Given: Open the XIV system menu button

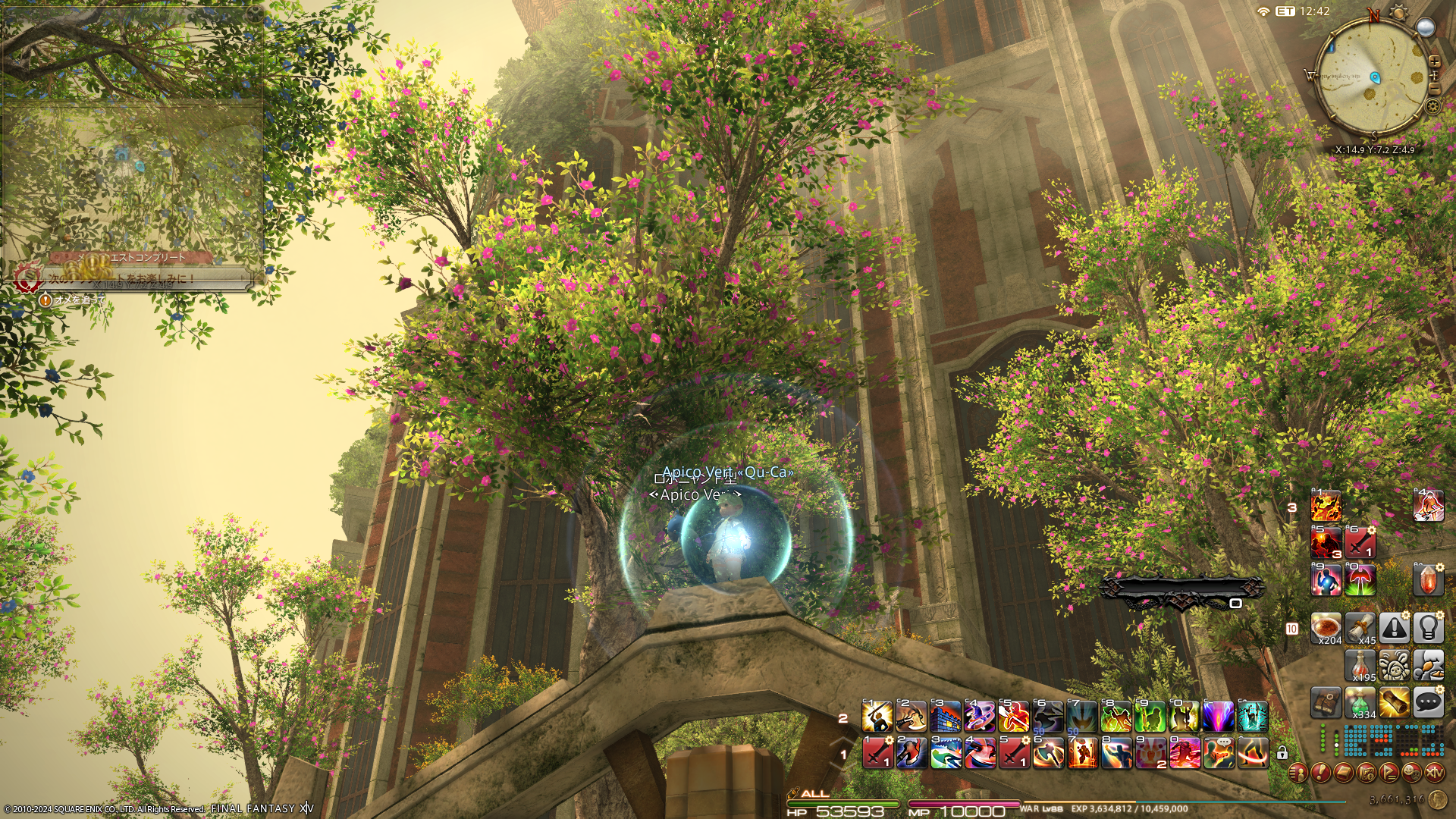Looking at the screenshot, I should [1434, 773].
